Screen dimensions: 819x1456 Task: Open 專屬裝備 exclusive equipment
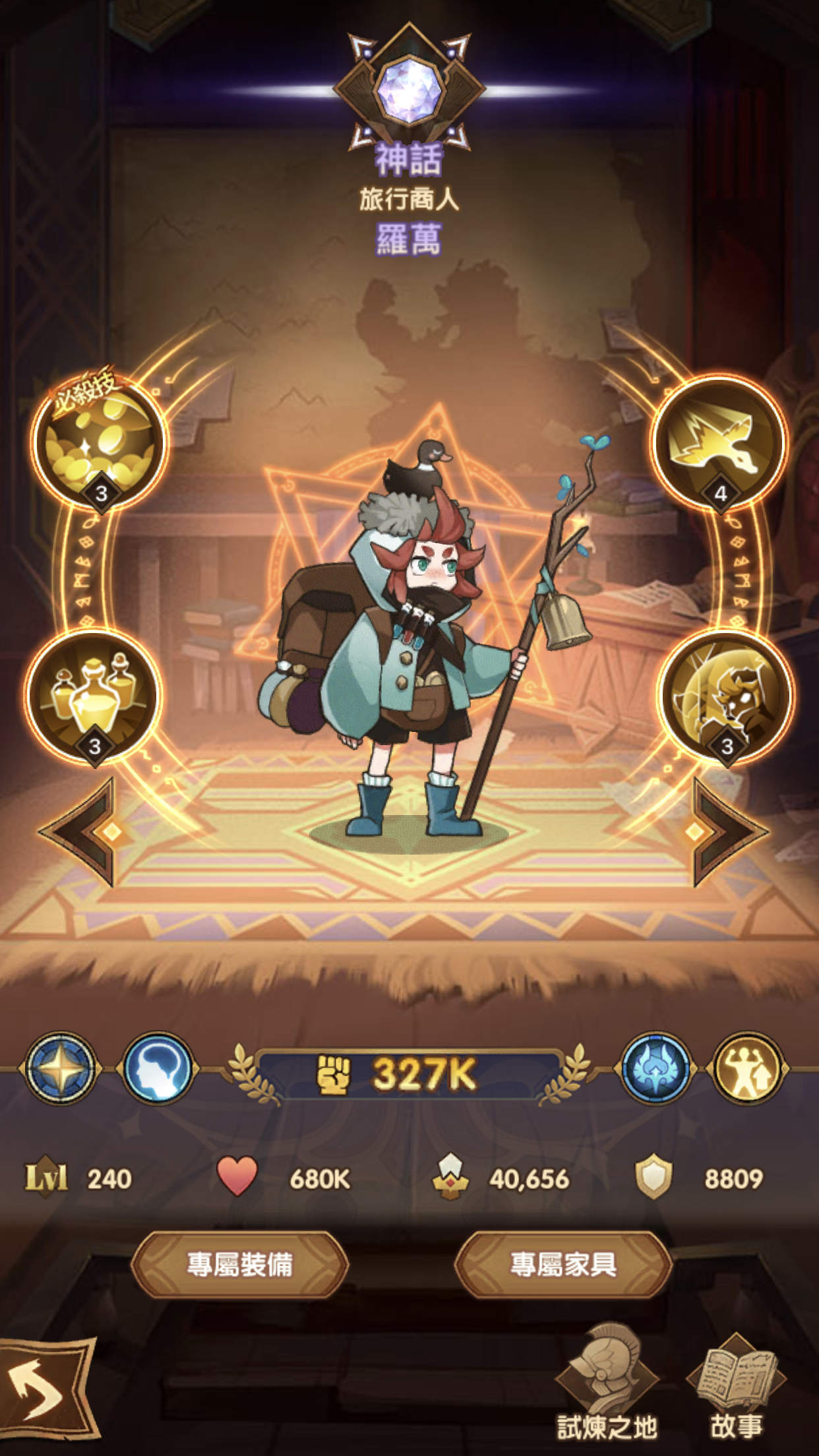point(240,1264)
